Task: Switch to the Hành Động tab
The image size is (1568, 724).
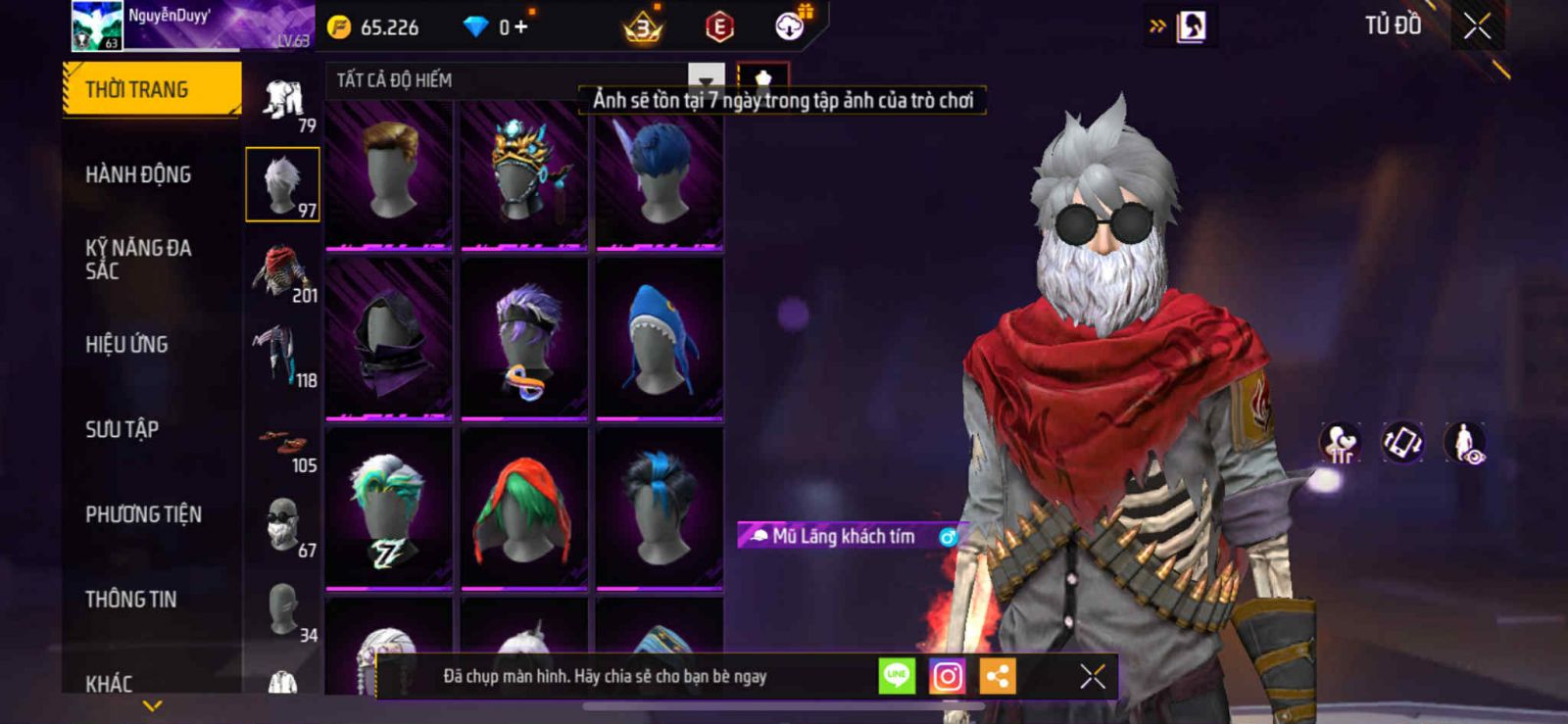Action: (138, 174)
